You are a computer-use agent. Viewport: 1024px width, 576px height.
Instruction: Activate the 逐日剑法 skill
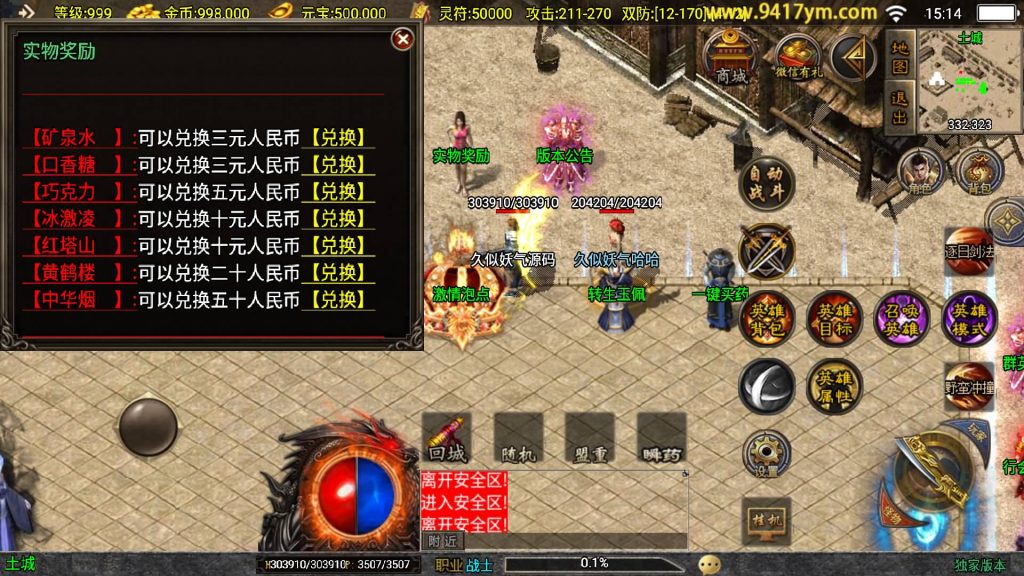click(970, 248)
